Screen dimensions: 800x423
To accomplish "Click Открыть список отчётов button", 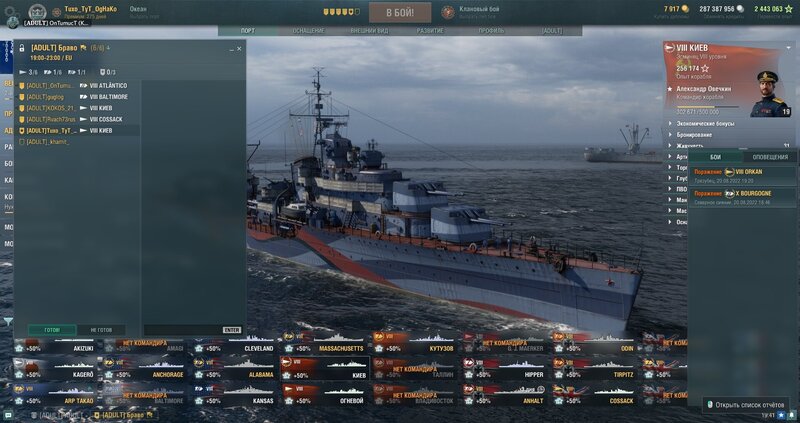I will (743, 405).
